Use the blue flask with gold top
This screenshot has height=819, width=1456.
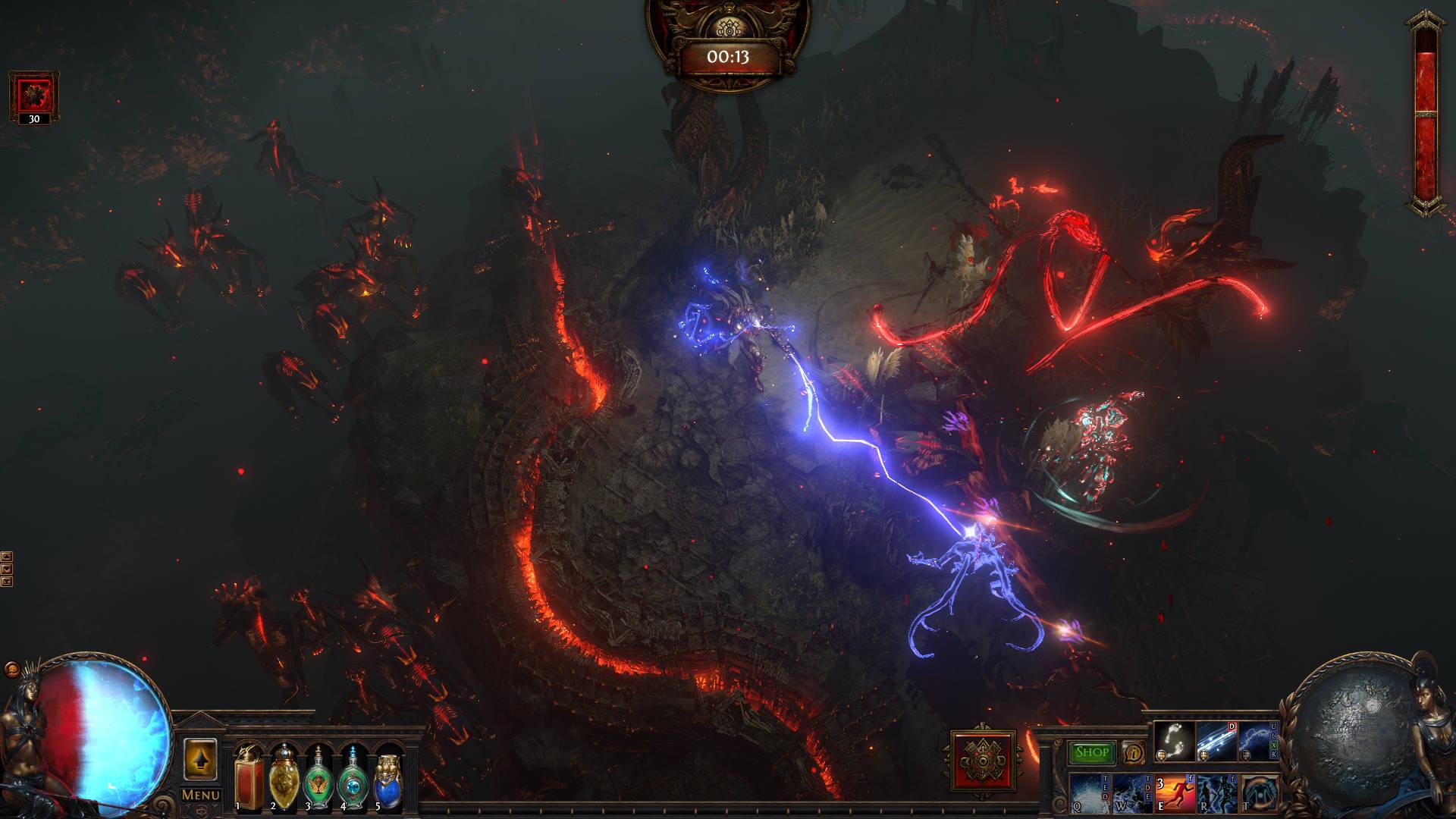click(388, 777)
